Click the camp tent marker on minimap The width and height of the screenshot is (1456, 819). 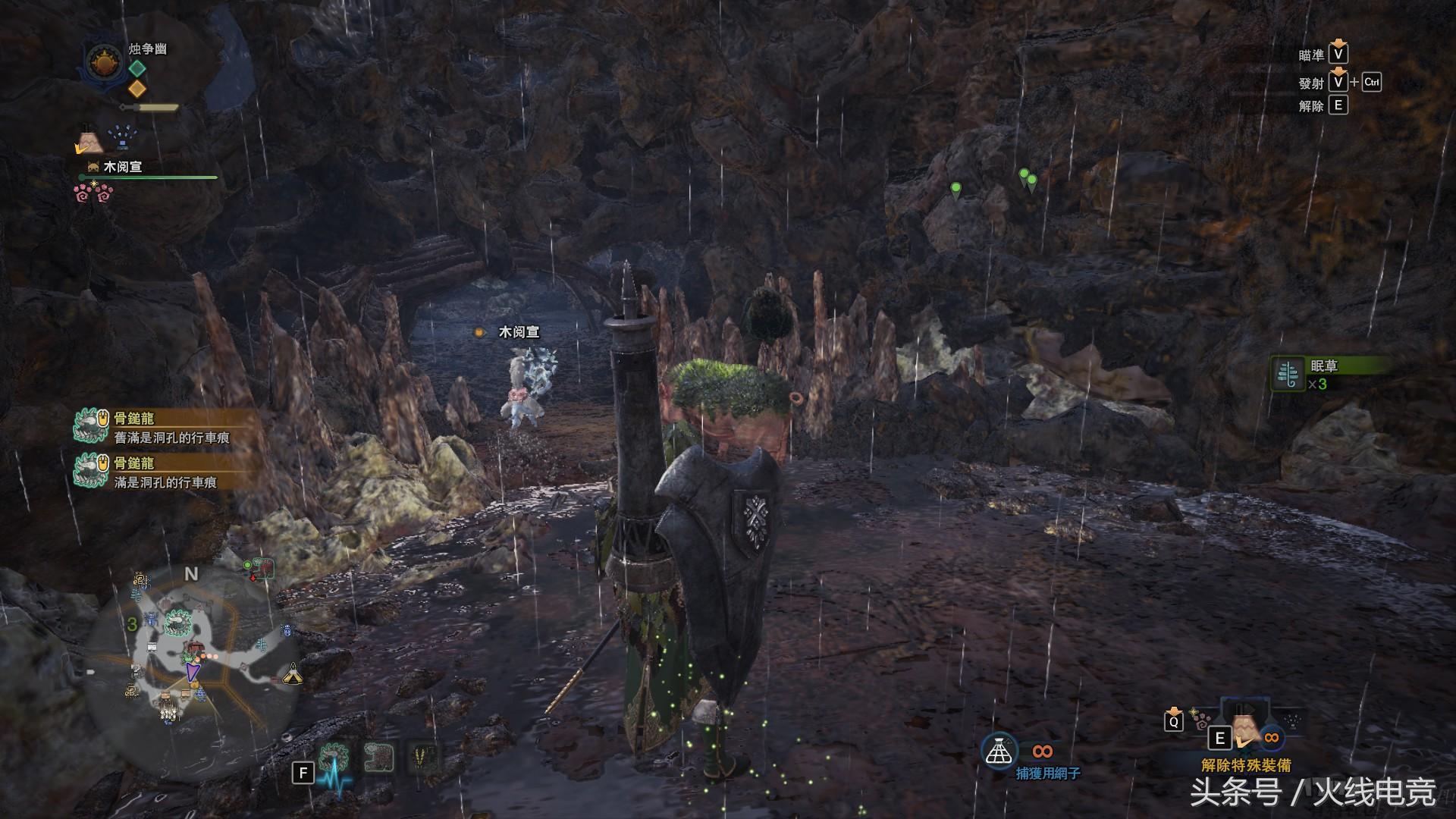[x=293, y=673]
